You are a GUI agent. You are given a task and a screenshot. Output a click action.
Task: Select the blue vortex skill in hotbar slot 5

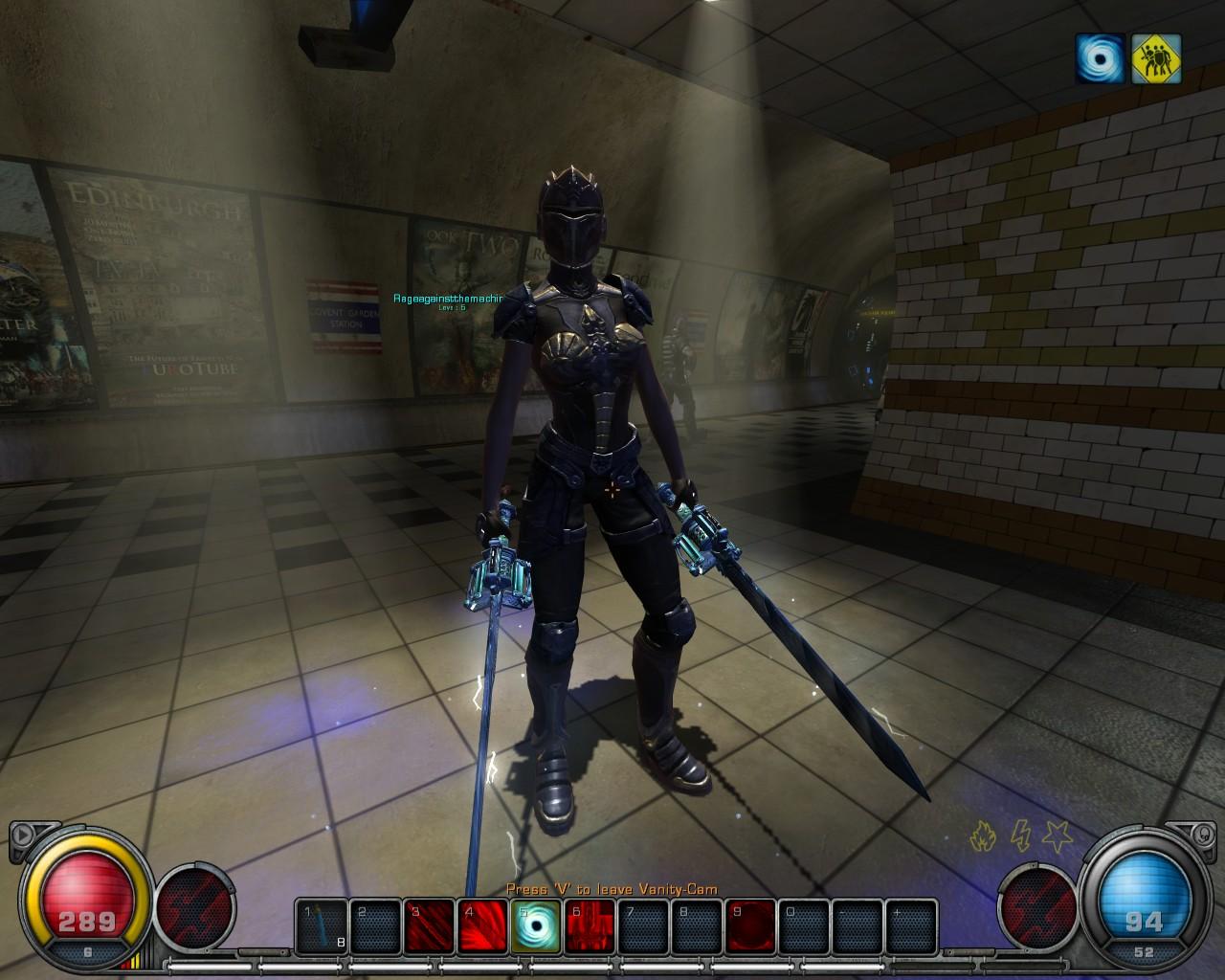(535, 926)
